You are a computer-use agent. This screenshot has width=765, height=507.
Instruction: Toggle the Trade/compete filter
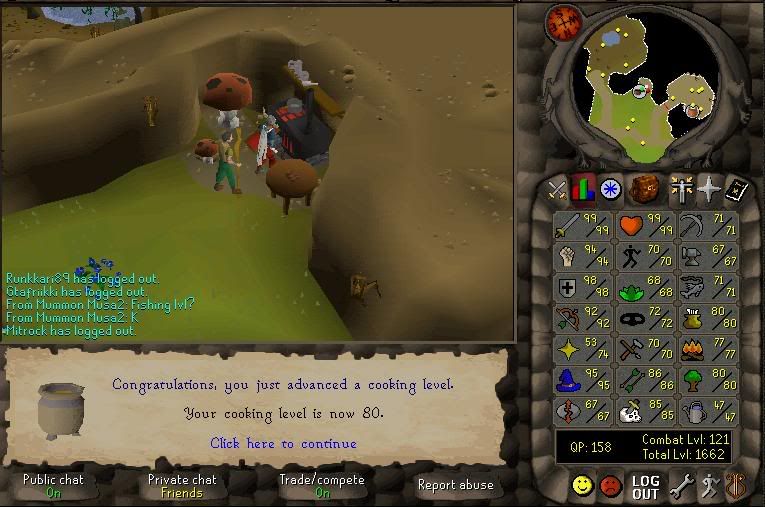[321, 486]
